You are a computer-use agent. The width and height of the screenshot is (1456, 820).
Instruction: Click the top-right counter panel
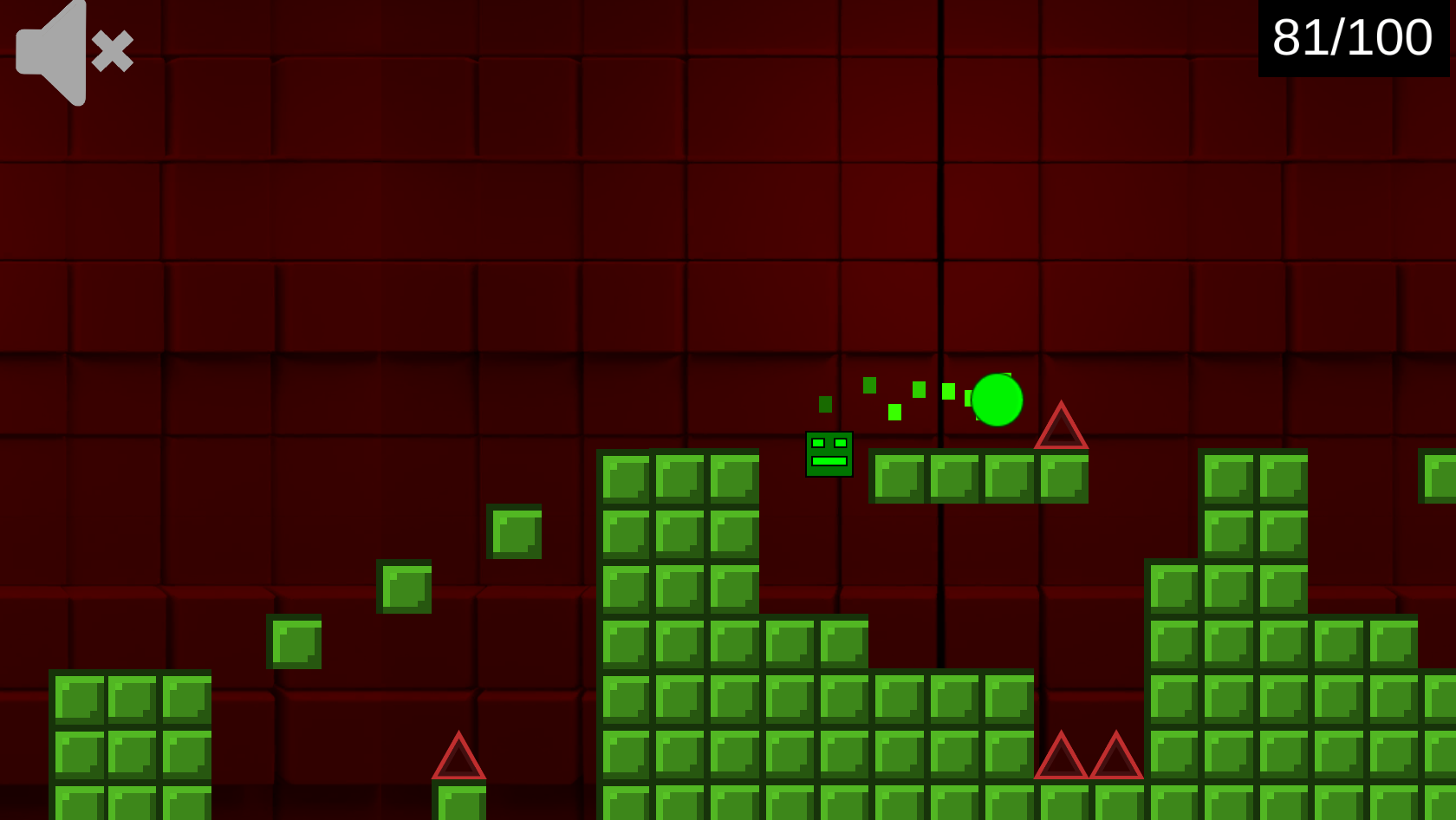(x=1352, y=36)
